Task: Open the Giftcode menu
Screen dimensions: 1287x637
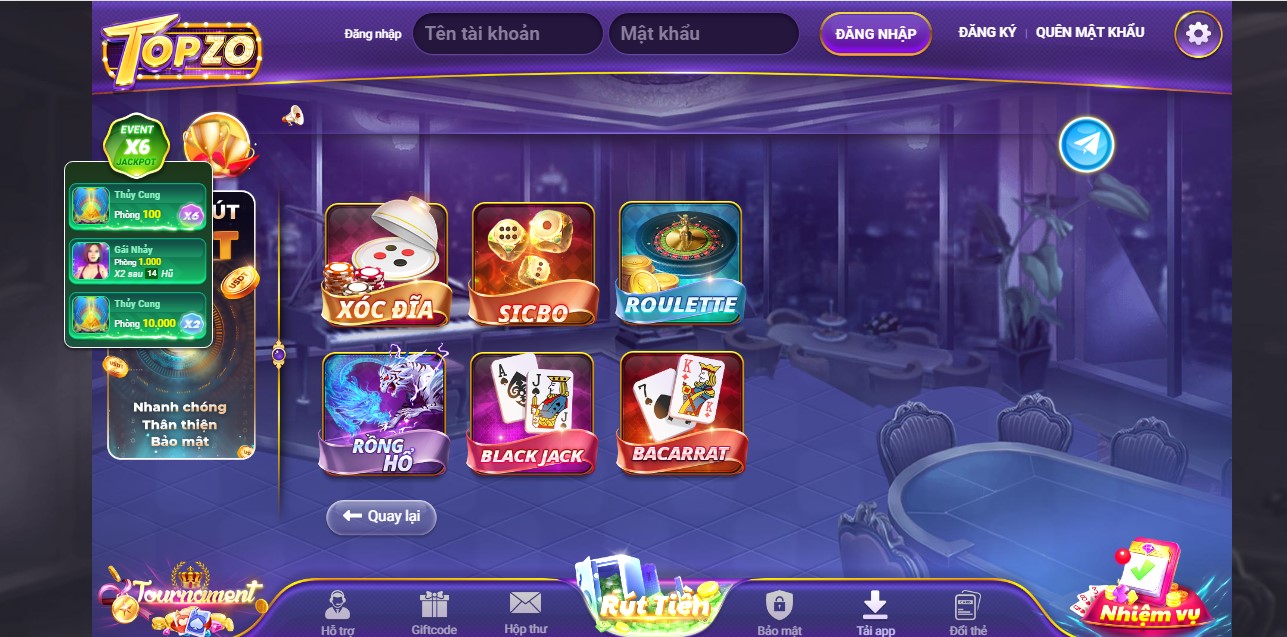Action: [434, 612]
